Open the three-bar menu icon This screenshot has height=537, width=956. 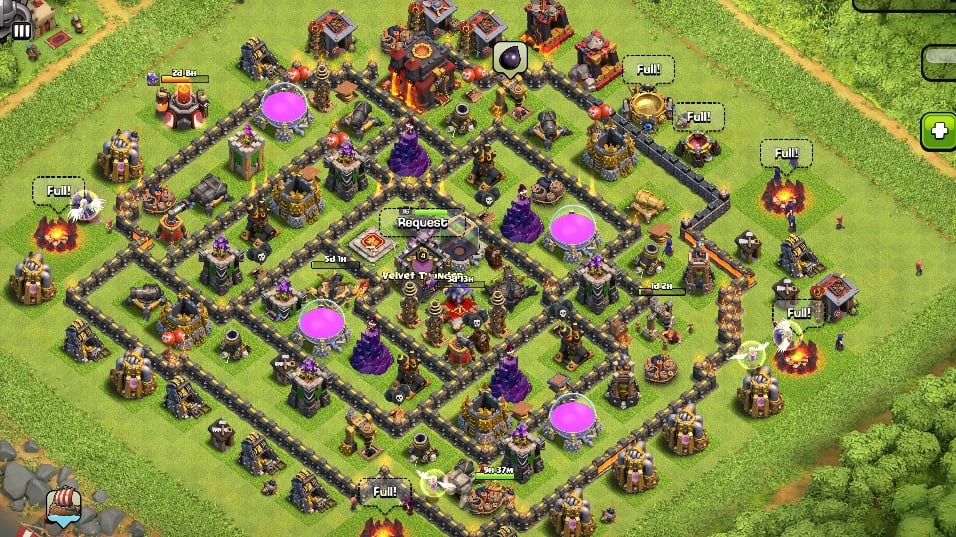21,31
